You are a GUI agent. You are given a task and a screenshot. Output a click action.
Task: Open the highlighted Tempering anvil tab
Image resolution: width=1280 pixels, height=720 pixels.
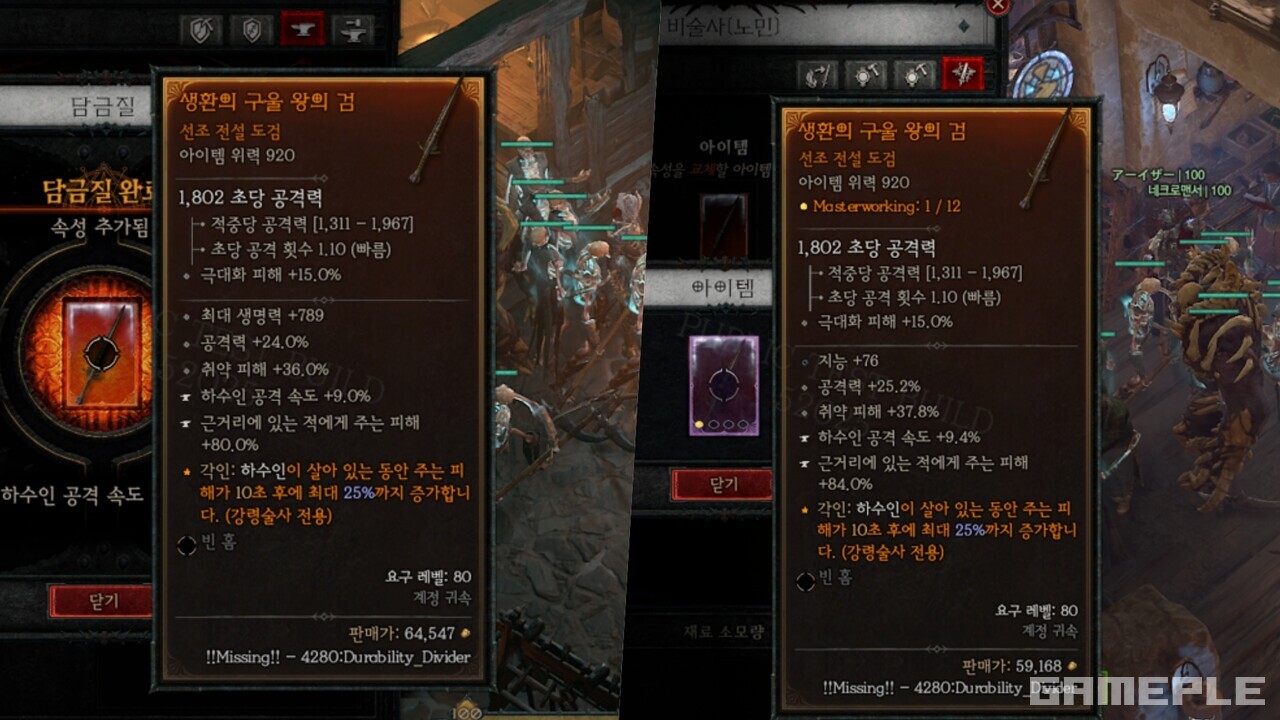[x=302, y=28]
